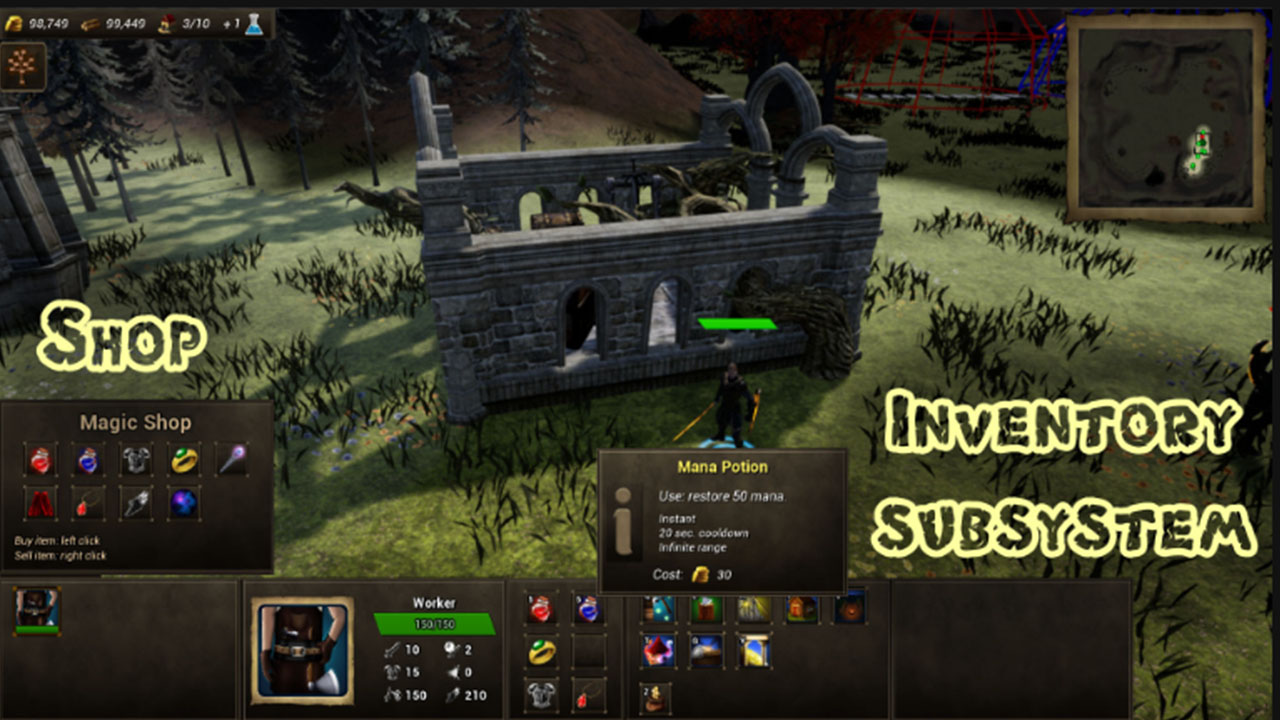Buy the blue mana potion in Magic Shop

(88, 459)
